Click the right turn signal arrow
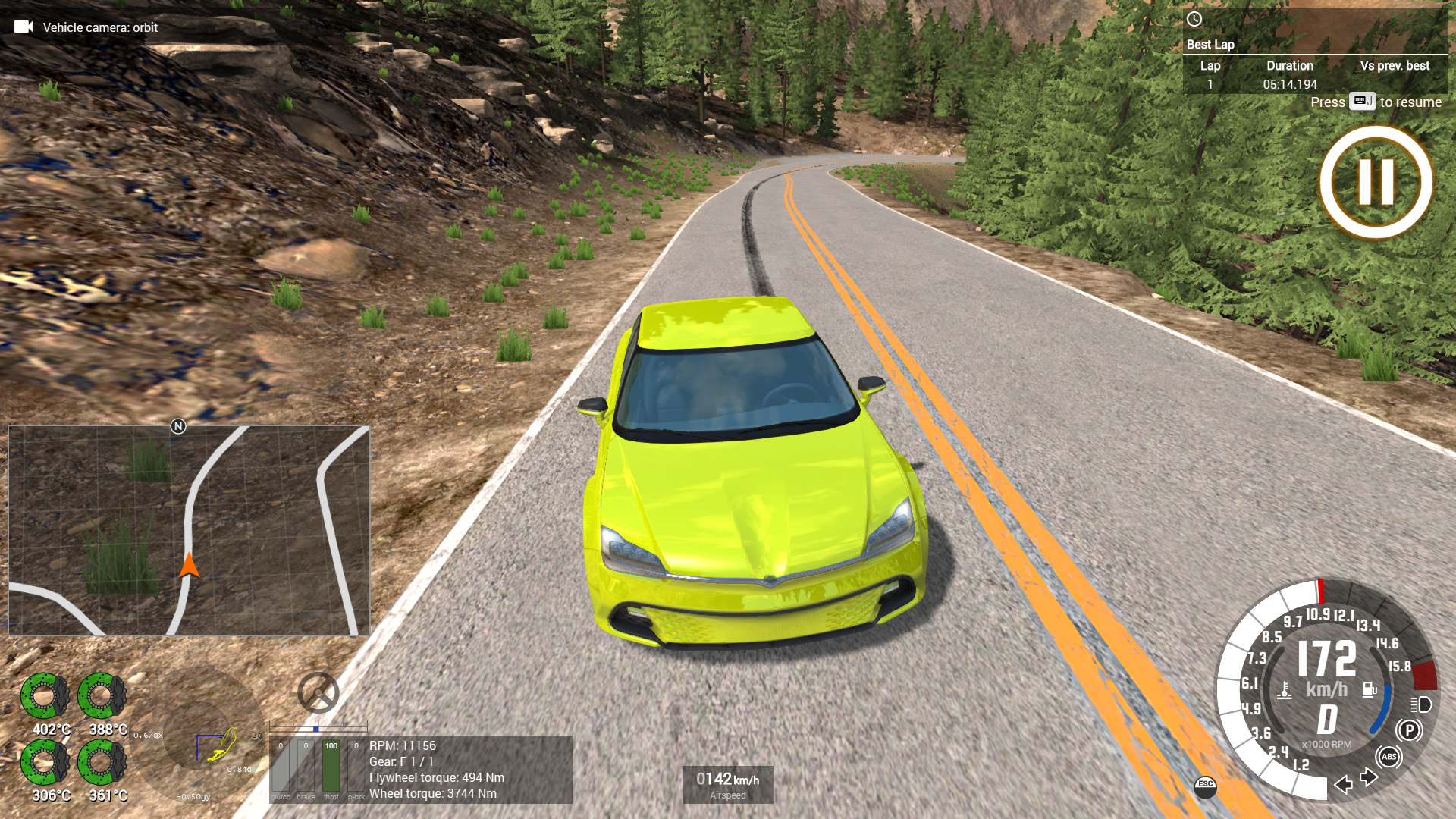Image resolution: width=1456 pixels, height=819 pixels. click(1369, 777)
